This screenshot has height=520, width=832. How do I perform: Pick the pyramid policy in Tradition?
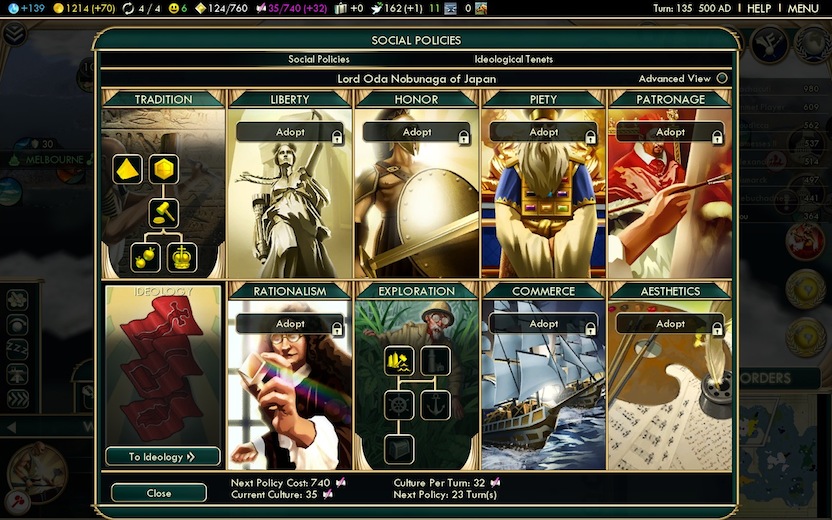click(127, 169)
